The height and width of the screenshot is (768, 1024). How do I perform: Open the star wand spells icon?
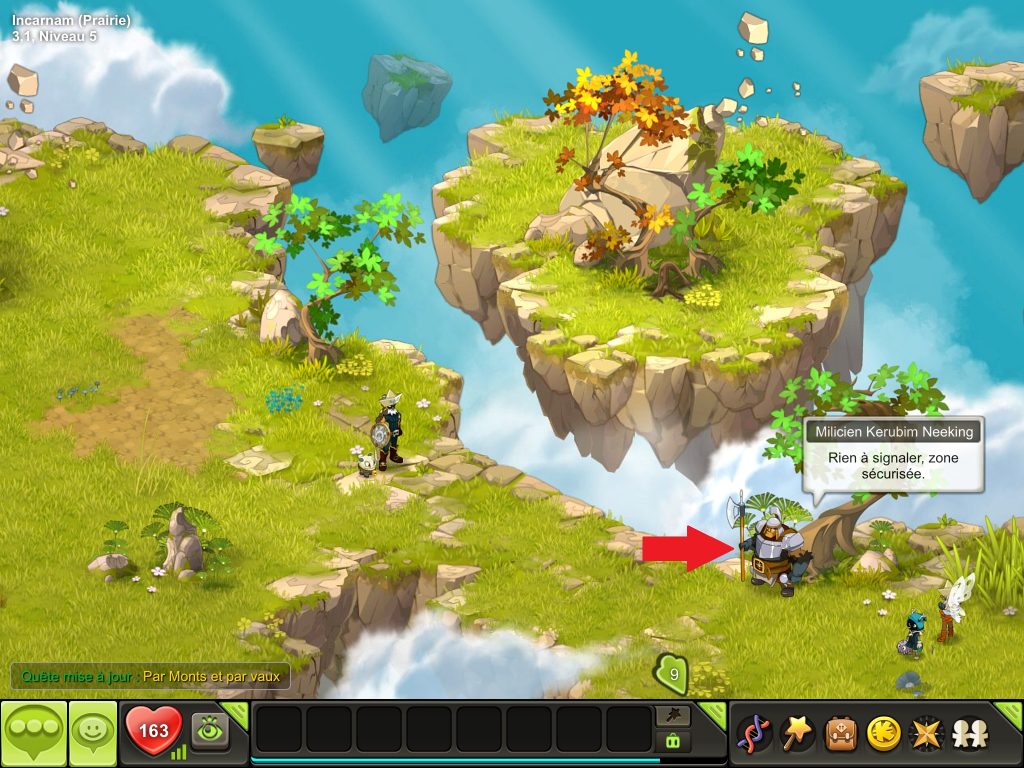pyautogui.click(x=796, y=734)
